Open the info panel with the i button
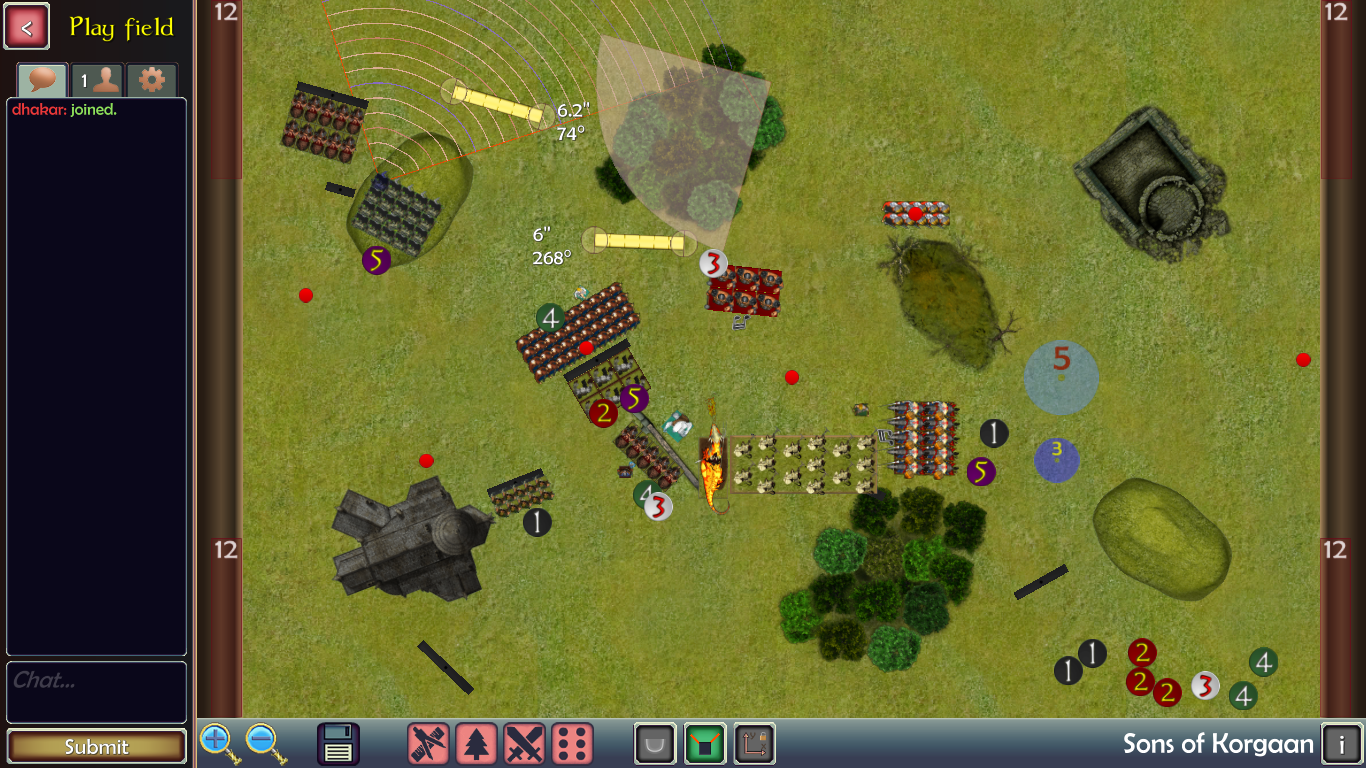Screen dimensions: 1366x768 coord(1341,744)
